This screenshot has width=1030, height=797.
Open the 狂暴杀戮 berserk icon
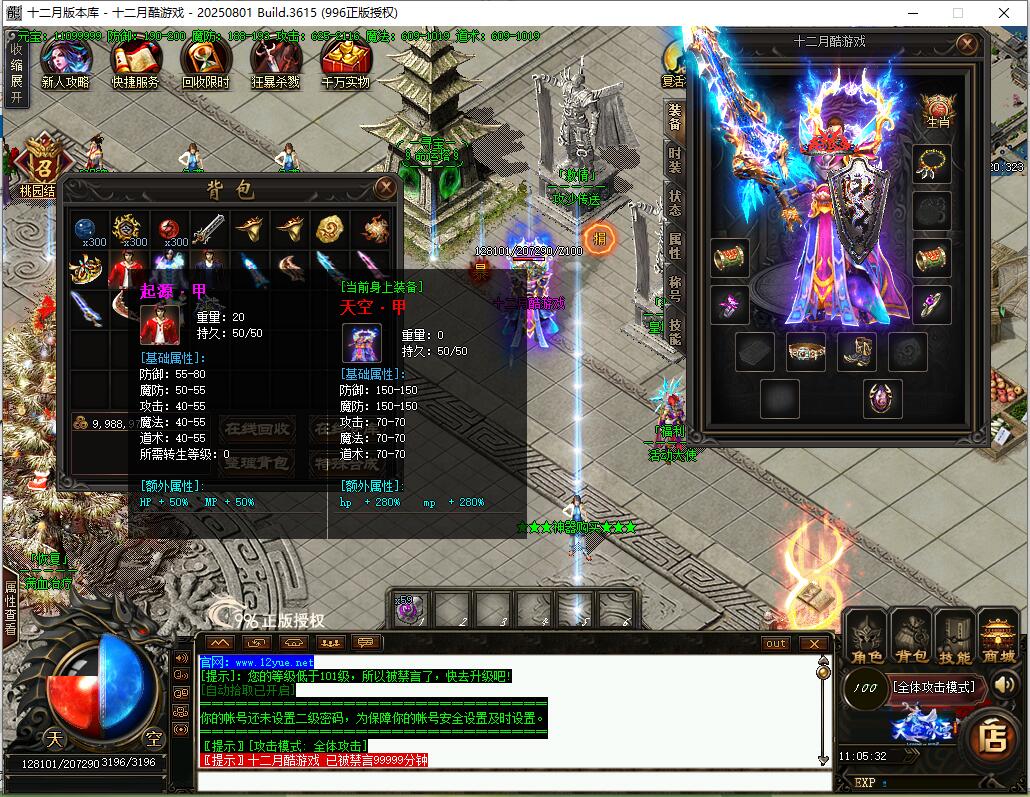click(275, 65)
